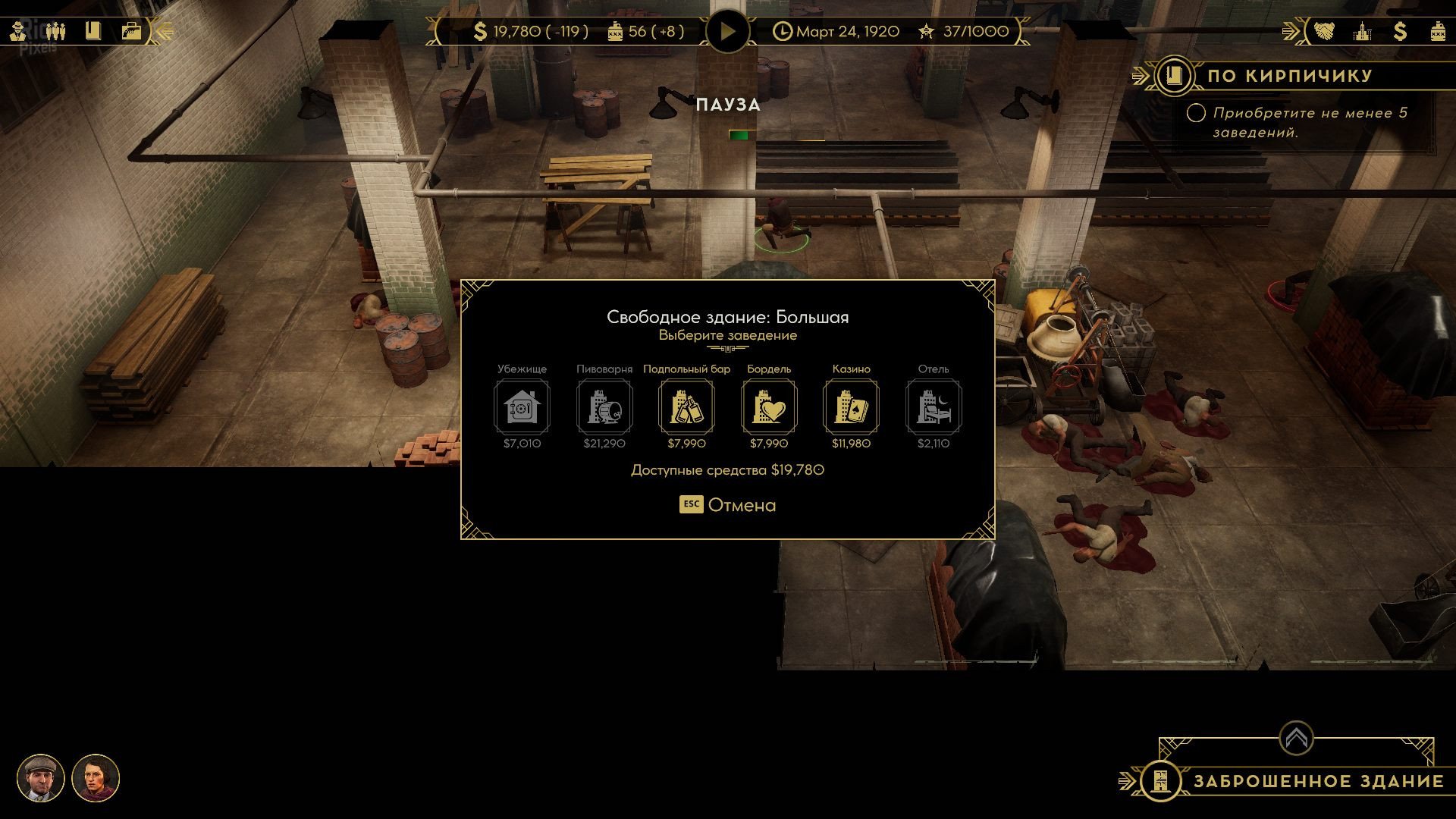The width and height of the screenshot is (1456, 819).
Task: Open the journal book in the top-left bar
Action: pos(93,32)
